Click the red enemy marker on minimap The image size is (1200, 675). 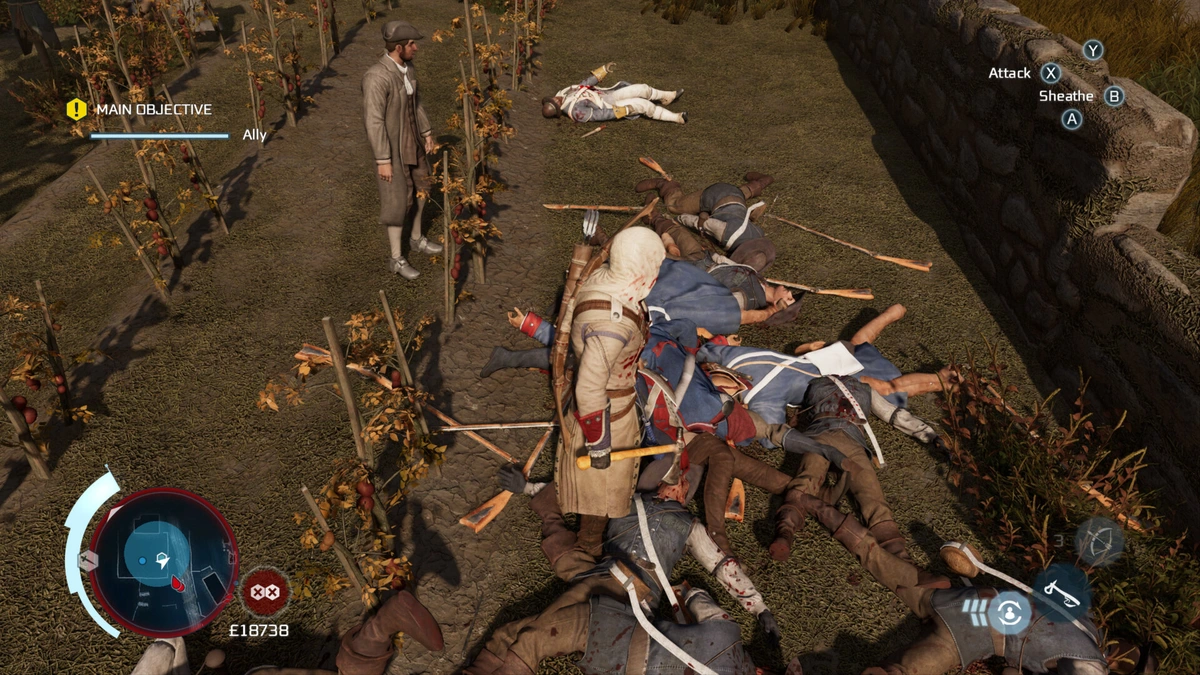pyautogui.click(x=178, y=583)
